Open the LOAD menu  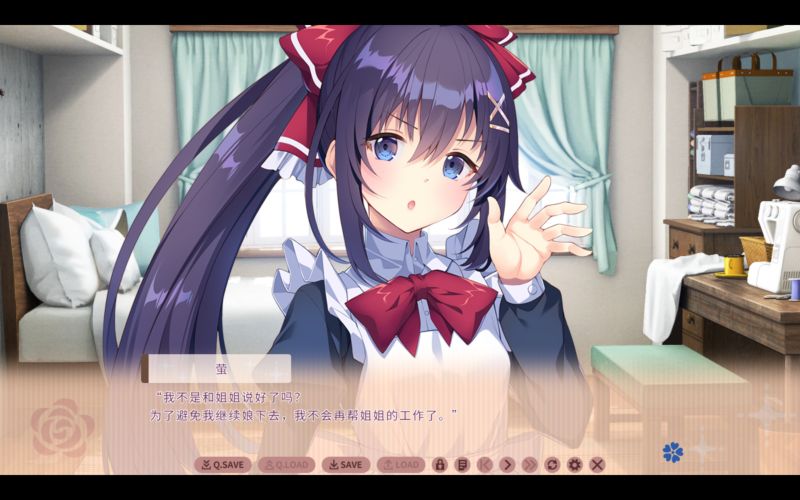[400, 464]
